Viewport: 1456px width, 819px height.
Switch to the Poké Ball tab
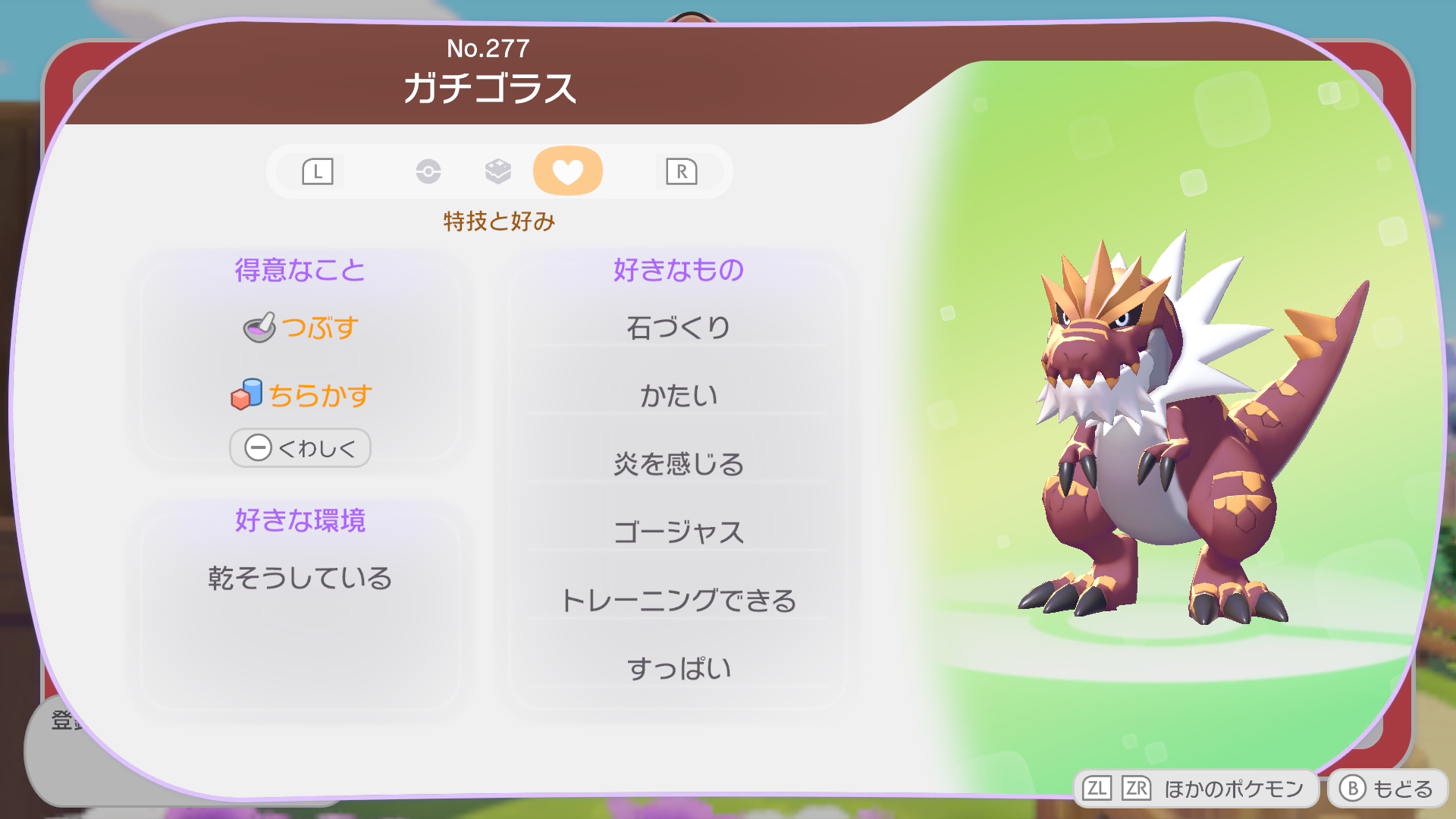(x=428, y=171)
